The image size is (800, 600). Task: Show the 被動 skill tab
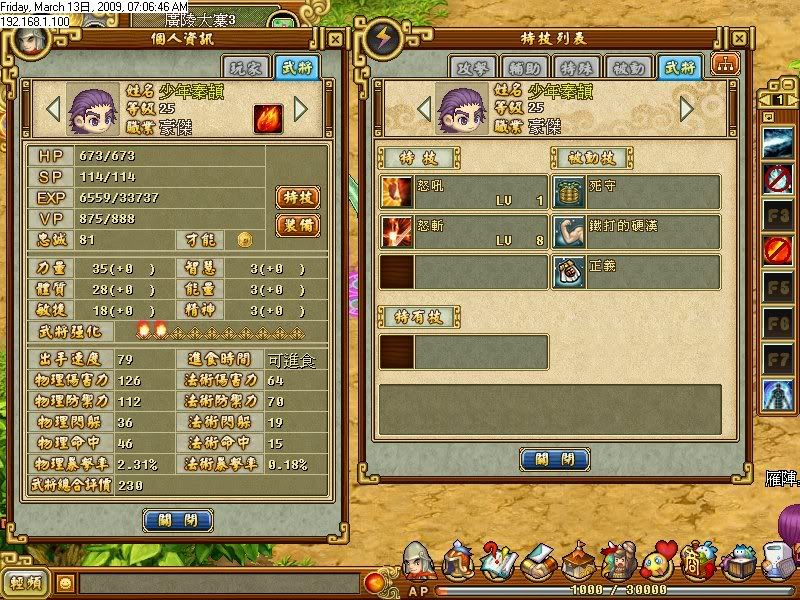(627, 67)
